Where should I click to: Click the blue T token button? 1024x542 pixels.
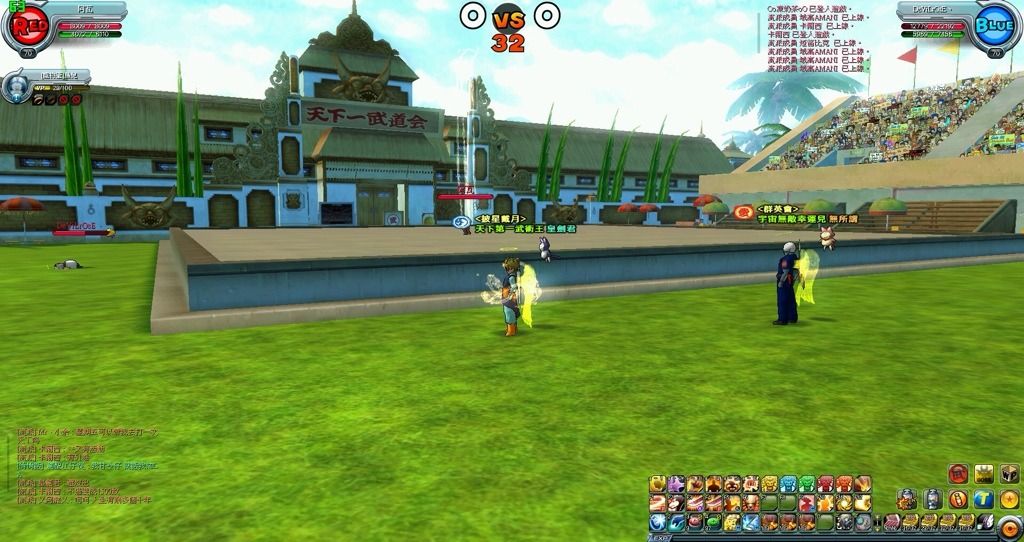(x=983, y=498)
